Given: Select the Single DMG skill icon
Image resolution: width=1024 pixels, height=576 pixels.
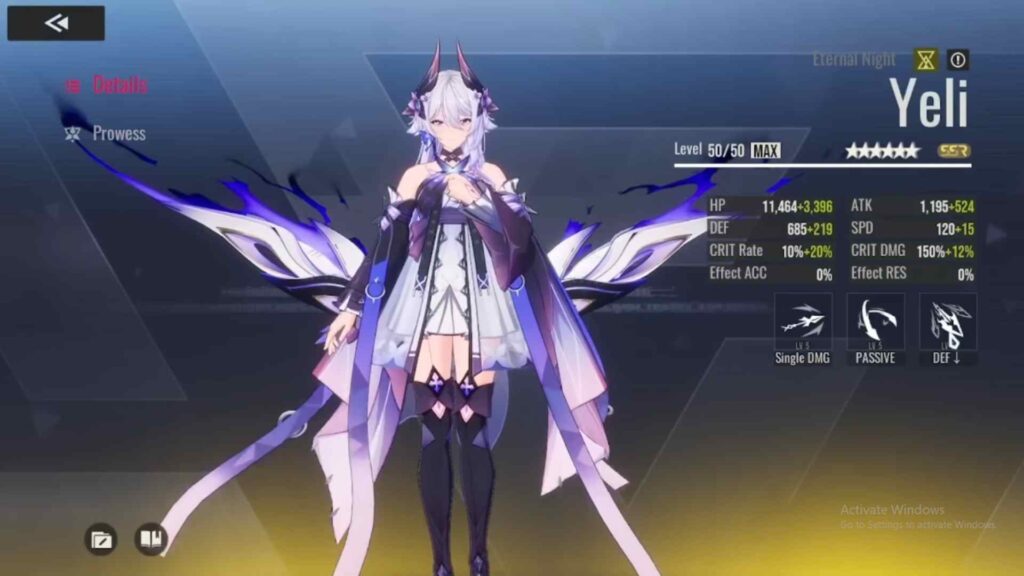Looking at the screenshot, I should (x=803, y=322).
